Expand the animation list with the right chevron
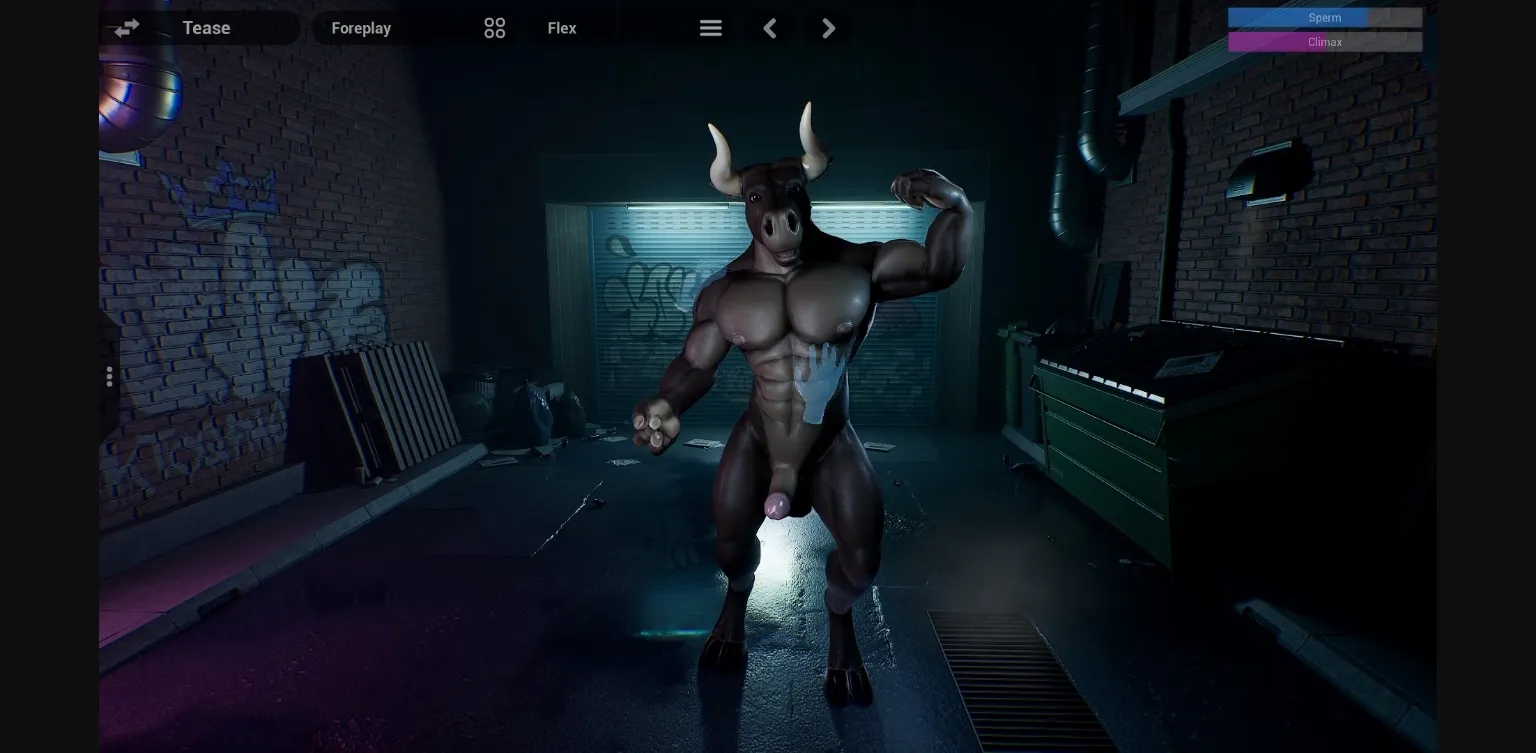Viewport: 1536px width, 753px height. 828,28
